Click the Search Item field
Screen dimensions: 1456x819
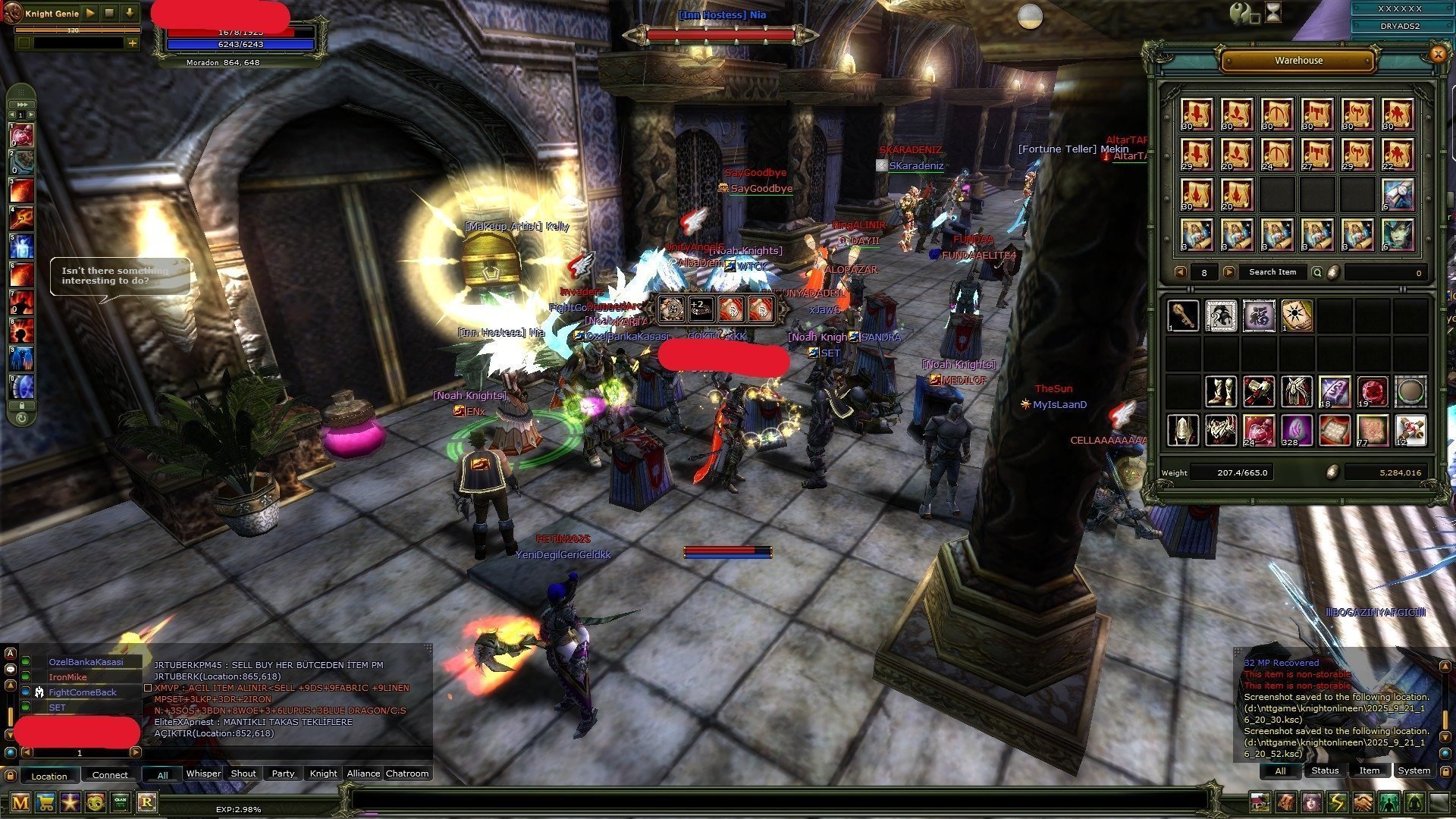coord(1272,272)
